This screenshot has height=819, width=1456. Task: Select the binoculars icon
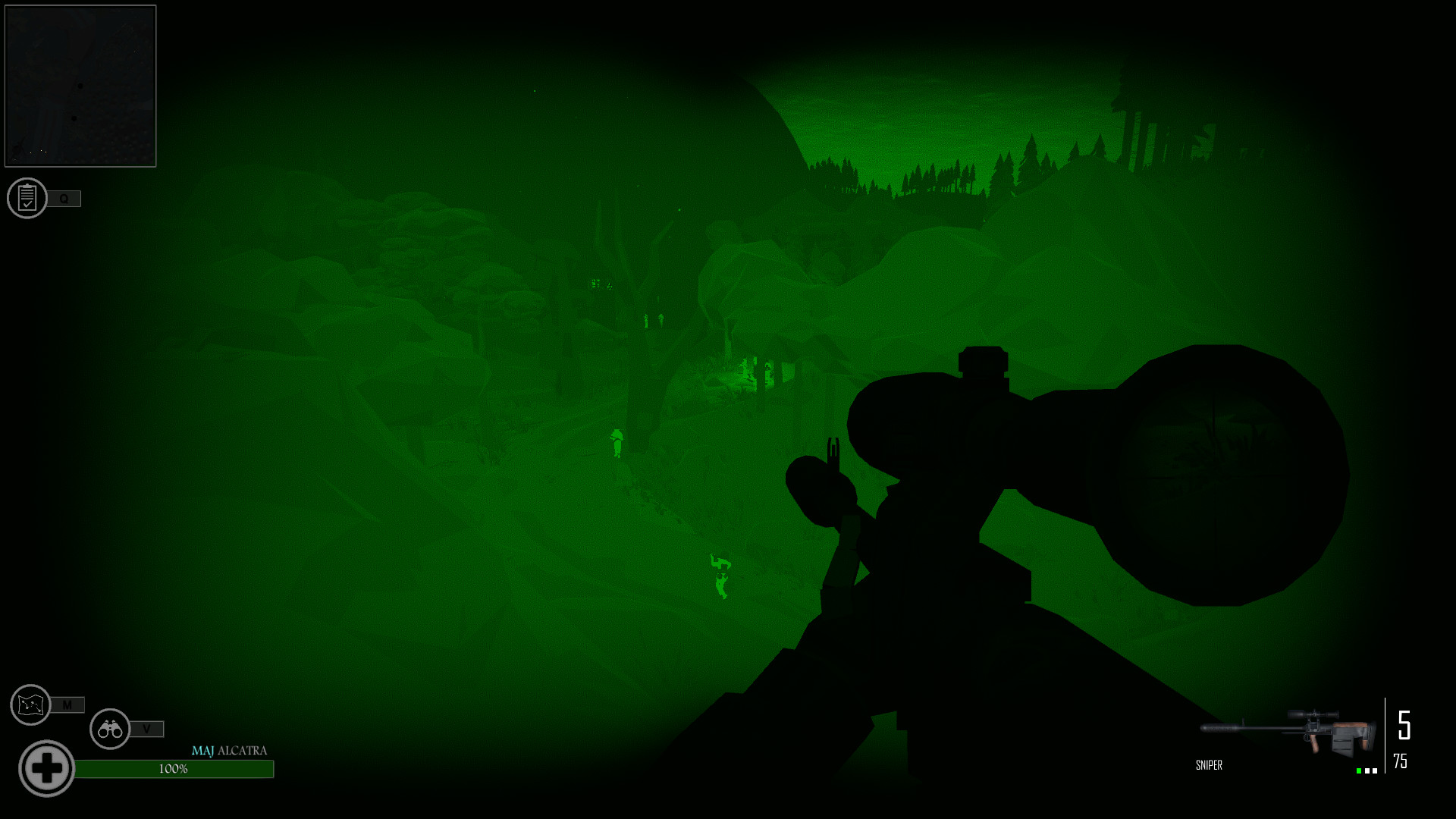110,729
